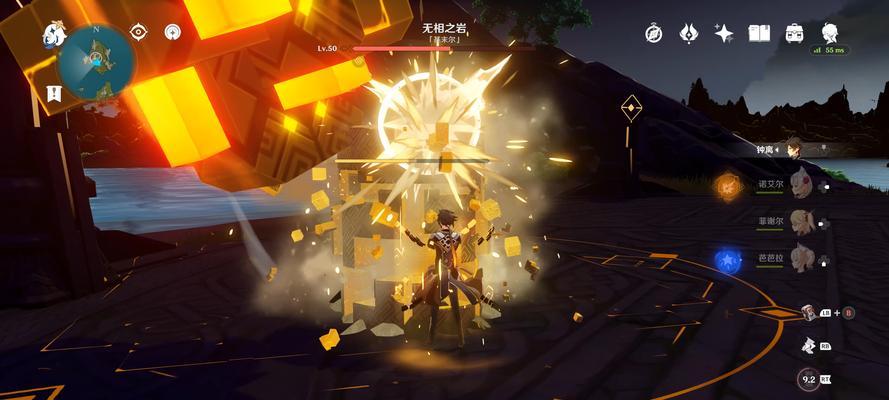
Task: Open the Wish four-pointed star icon
Action: (x=723, y=33)
